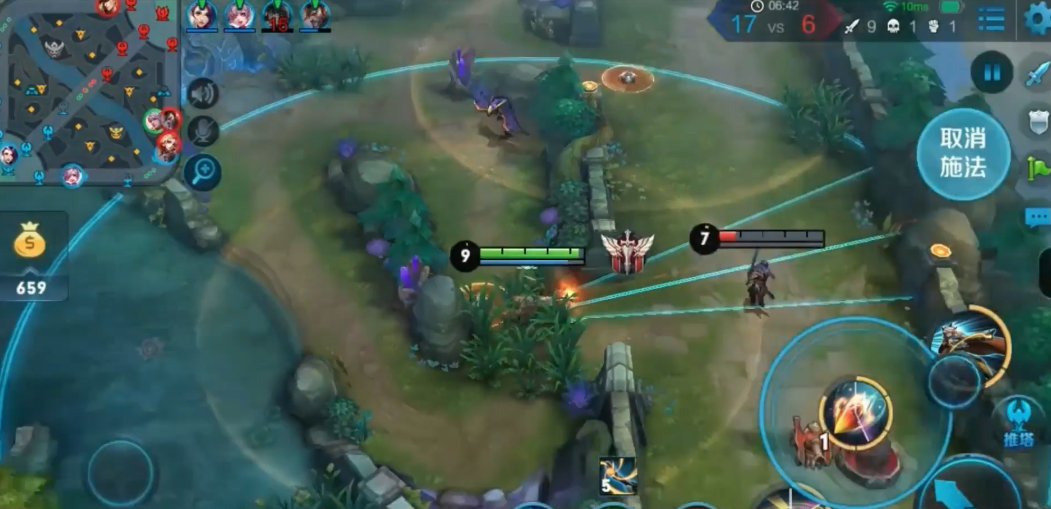Toggle the microphone icon
The image size is (1051, 509).
coord(203,131)
